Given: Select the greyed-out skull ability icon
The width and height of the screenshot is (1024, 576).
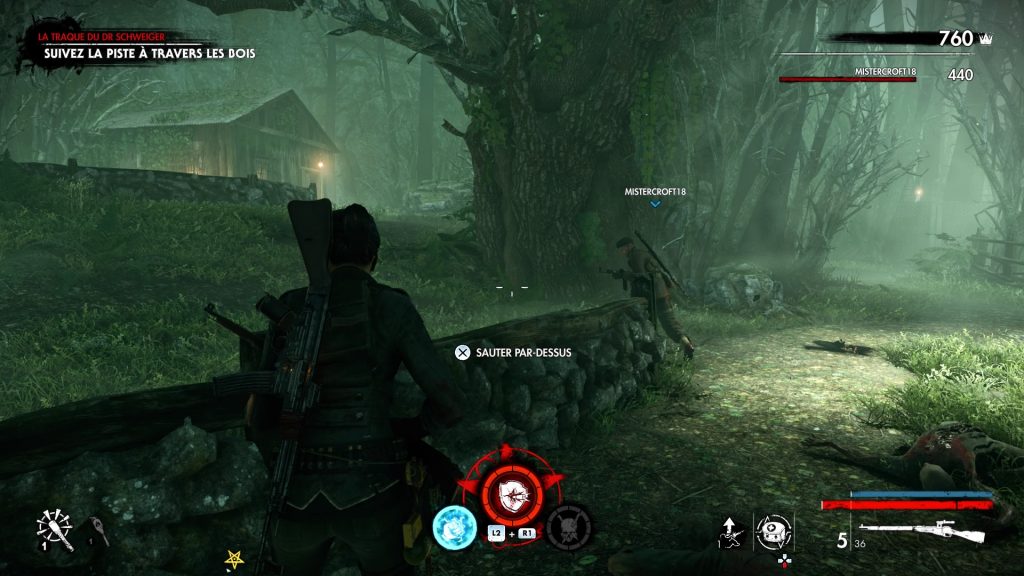Looking at the screenshot, I should (568, 526).
